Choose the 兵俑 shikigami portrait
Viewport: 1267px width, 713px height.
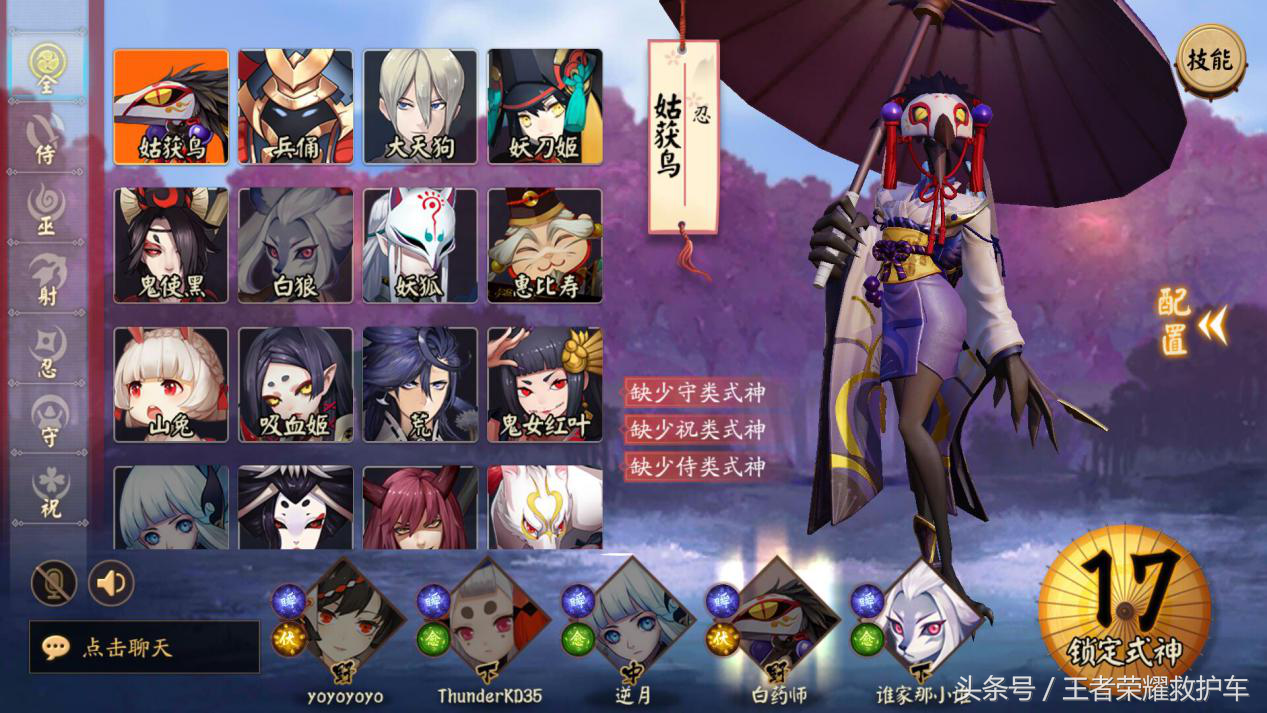295,107
